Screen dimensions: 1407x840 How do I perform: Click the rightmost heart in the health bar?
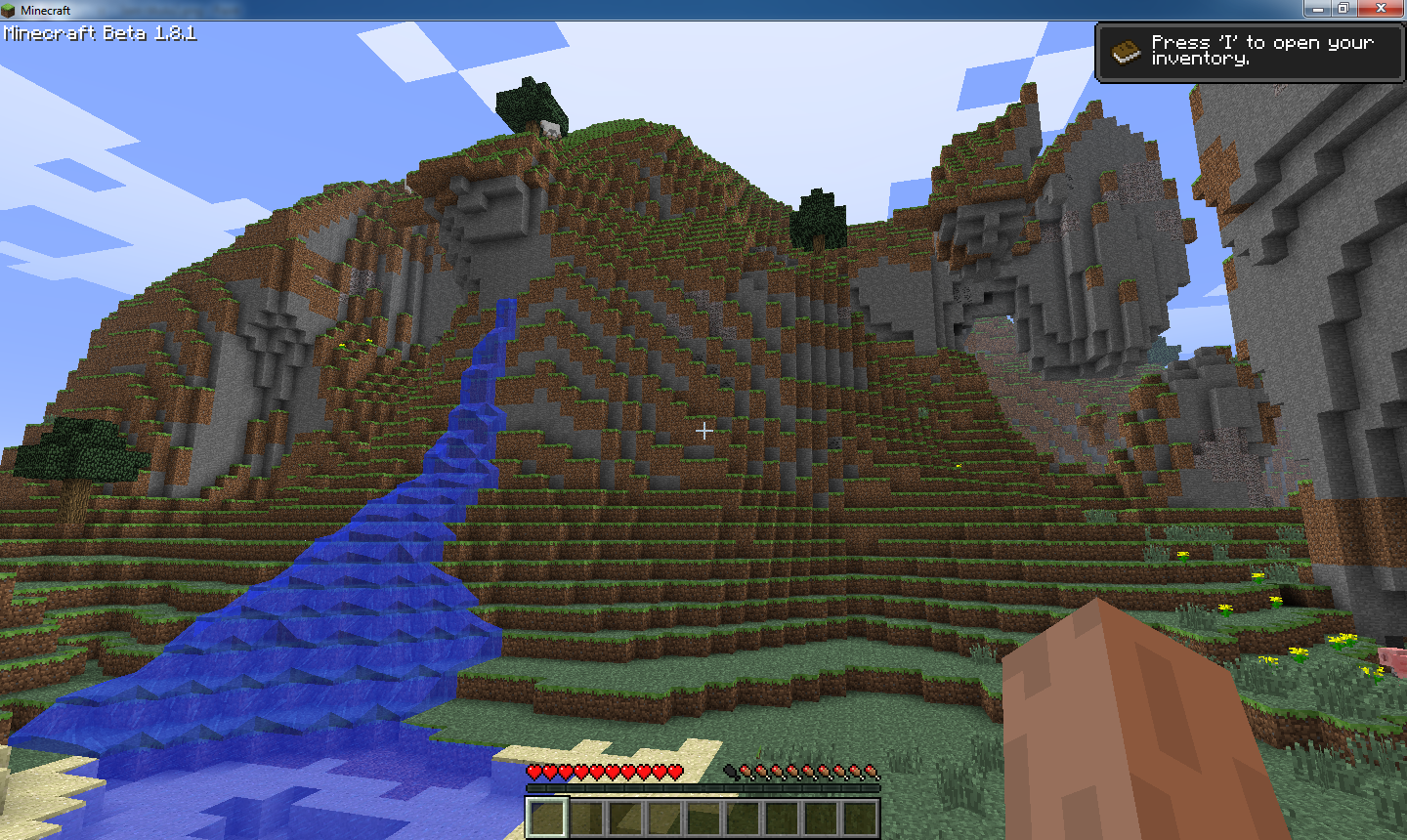[x=674, y=772]
